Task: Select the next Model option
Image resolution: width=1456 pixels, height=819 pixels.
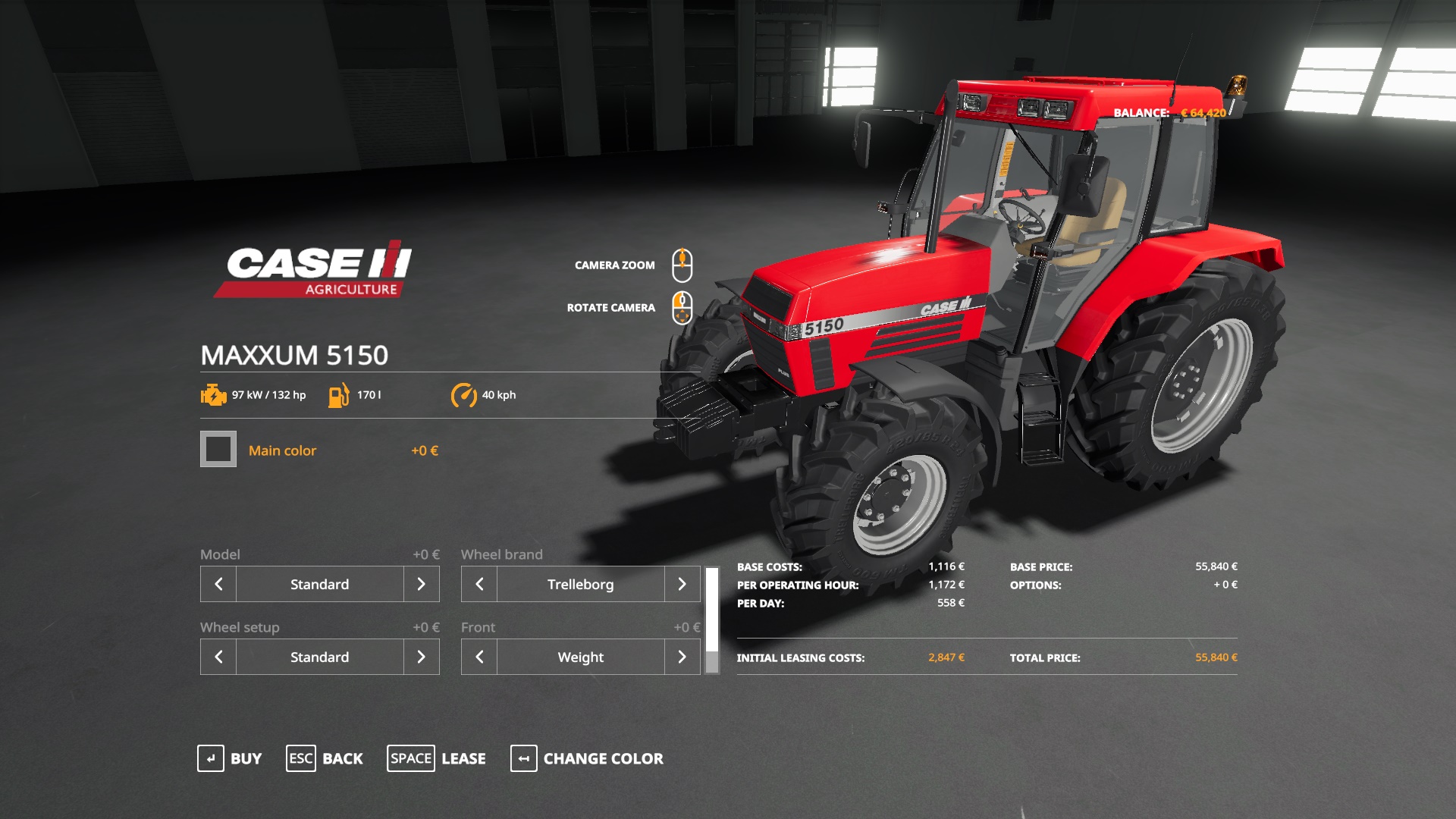Action: [x=422, y=584]
